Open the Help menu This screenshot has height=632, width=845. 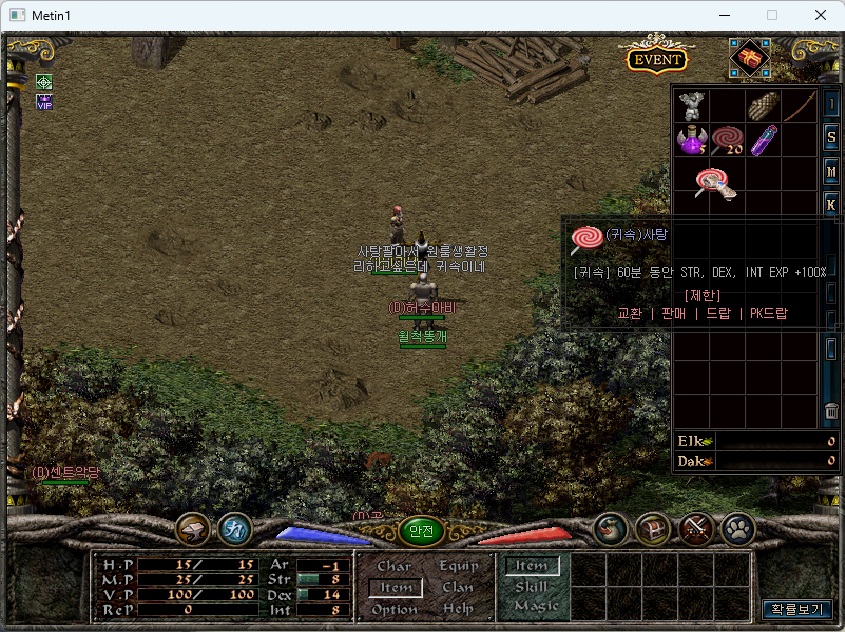[459, 608]
